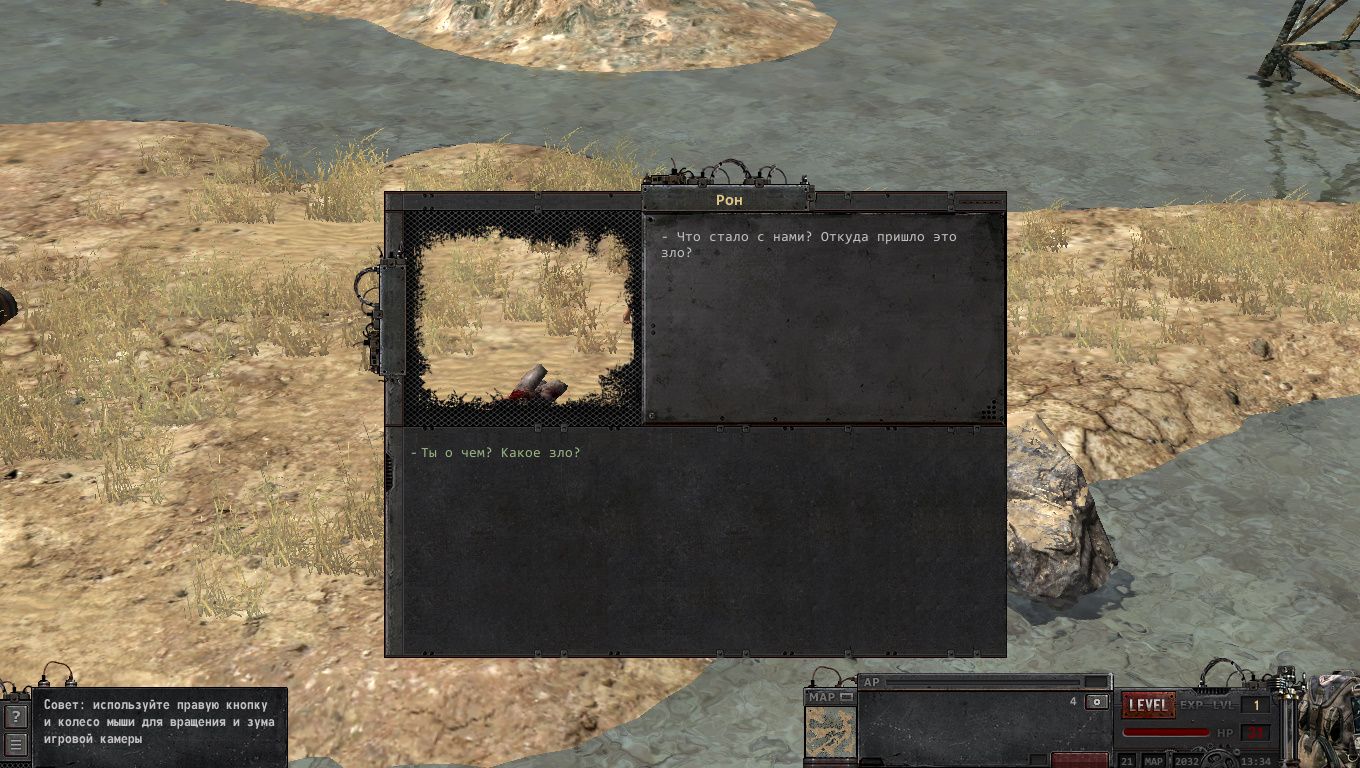1360x768 pixels.
Task: Open the help question mark button
Action: (15, 716)
